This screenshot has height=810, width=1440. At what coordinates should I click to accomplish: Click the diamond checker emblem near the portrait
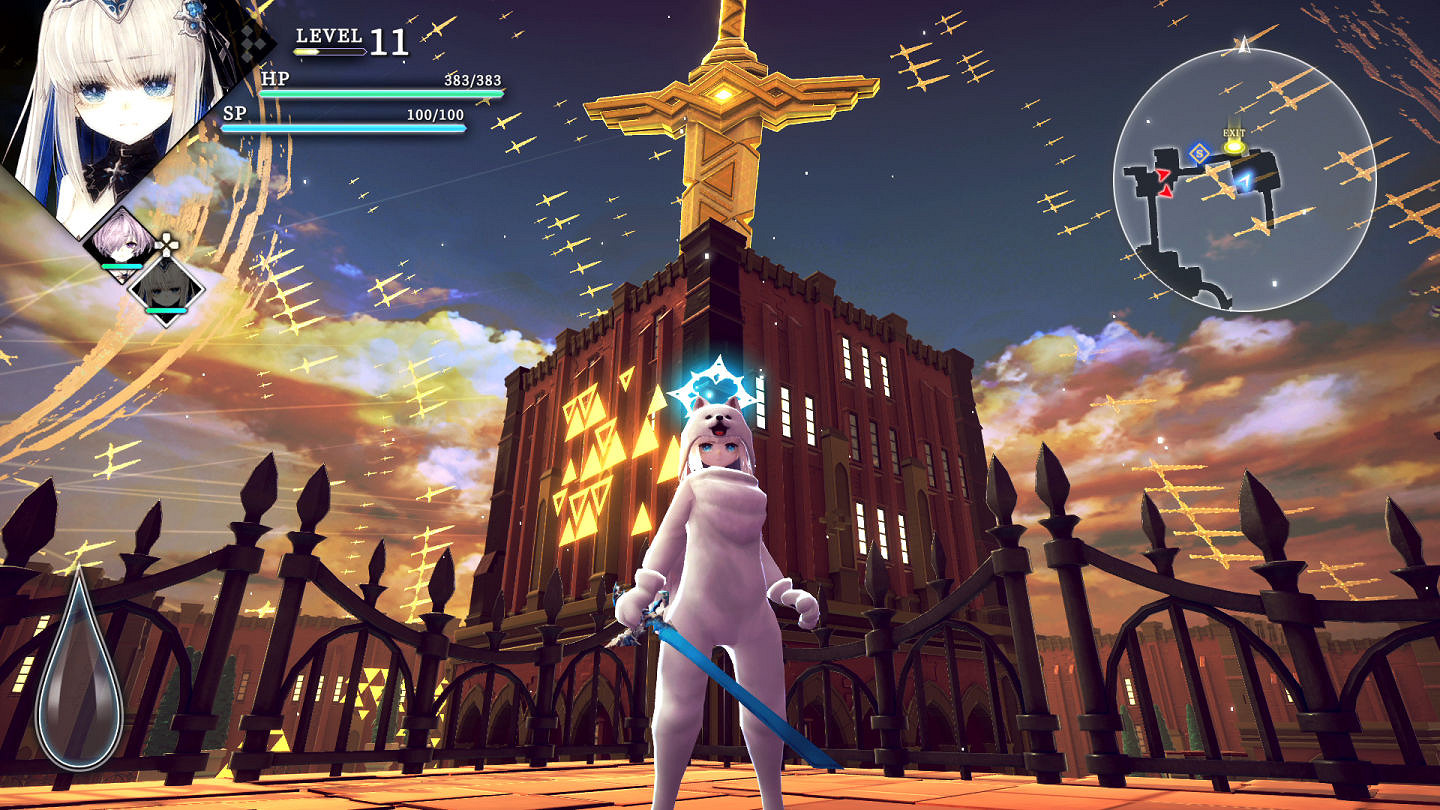click(x=247, y=43)
